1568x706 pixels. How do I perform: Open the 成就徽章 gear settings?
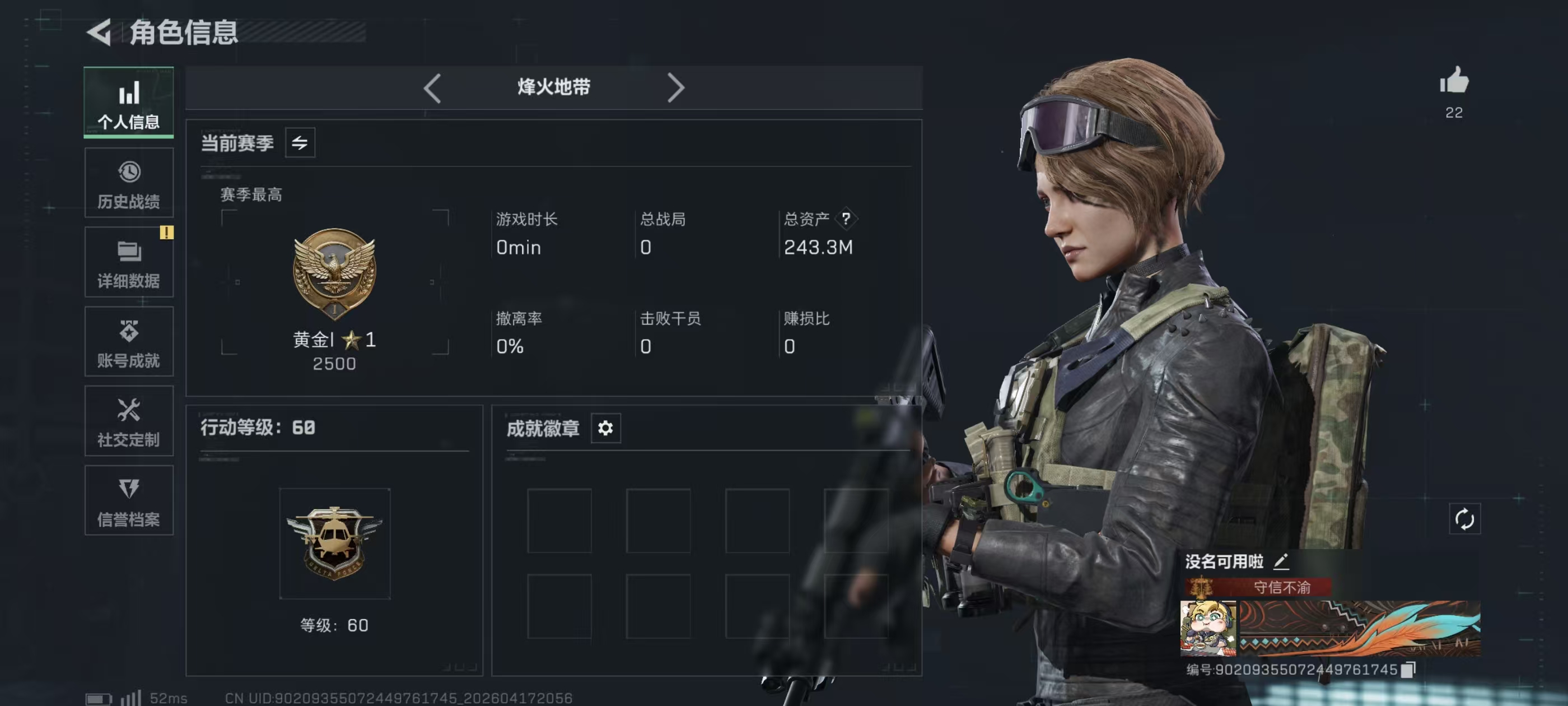[605, 428]
